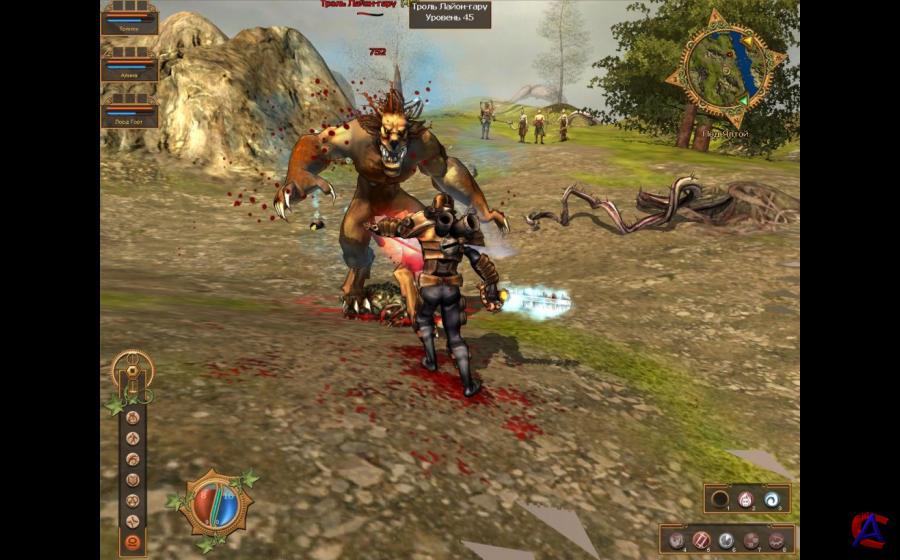900x560 pixels.
Task: Activate the pink flame skill in slot 2
Action: tap(744, 499)
